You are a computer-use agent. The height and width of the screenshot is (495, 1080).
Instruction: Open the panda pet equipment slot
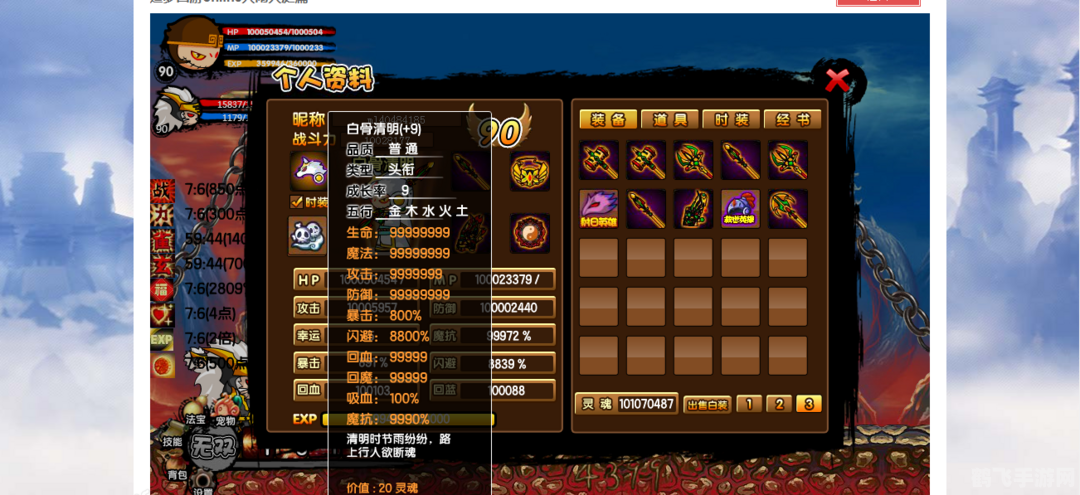coord(306,236)
